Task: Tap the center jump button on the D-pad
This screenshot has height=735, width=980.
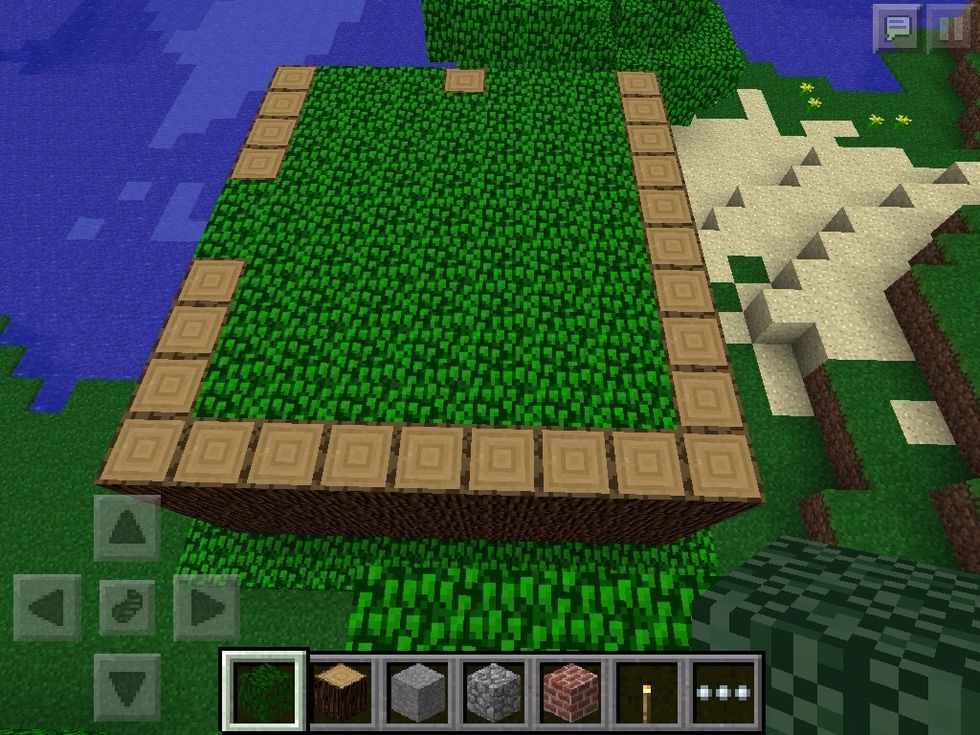Action: tap(127, 607)
